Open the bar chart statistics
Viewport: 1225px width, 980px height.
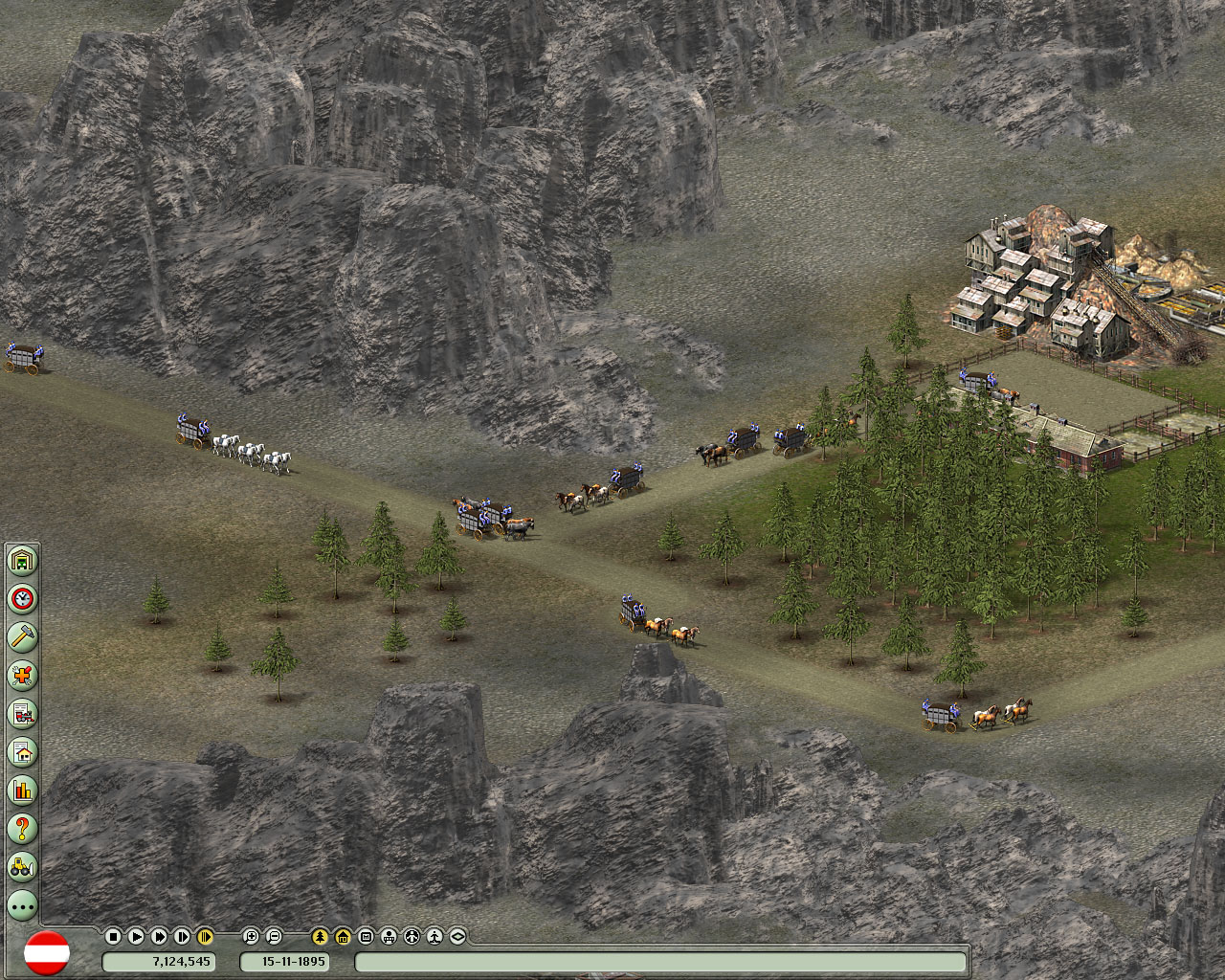pos(22,790)
